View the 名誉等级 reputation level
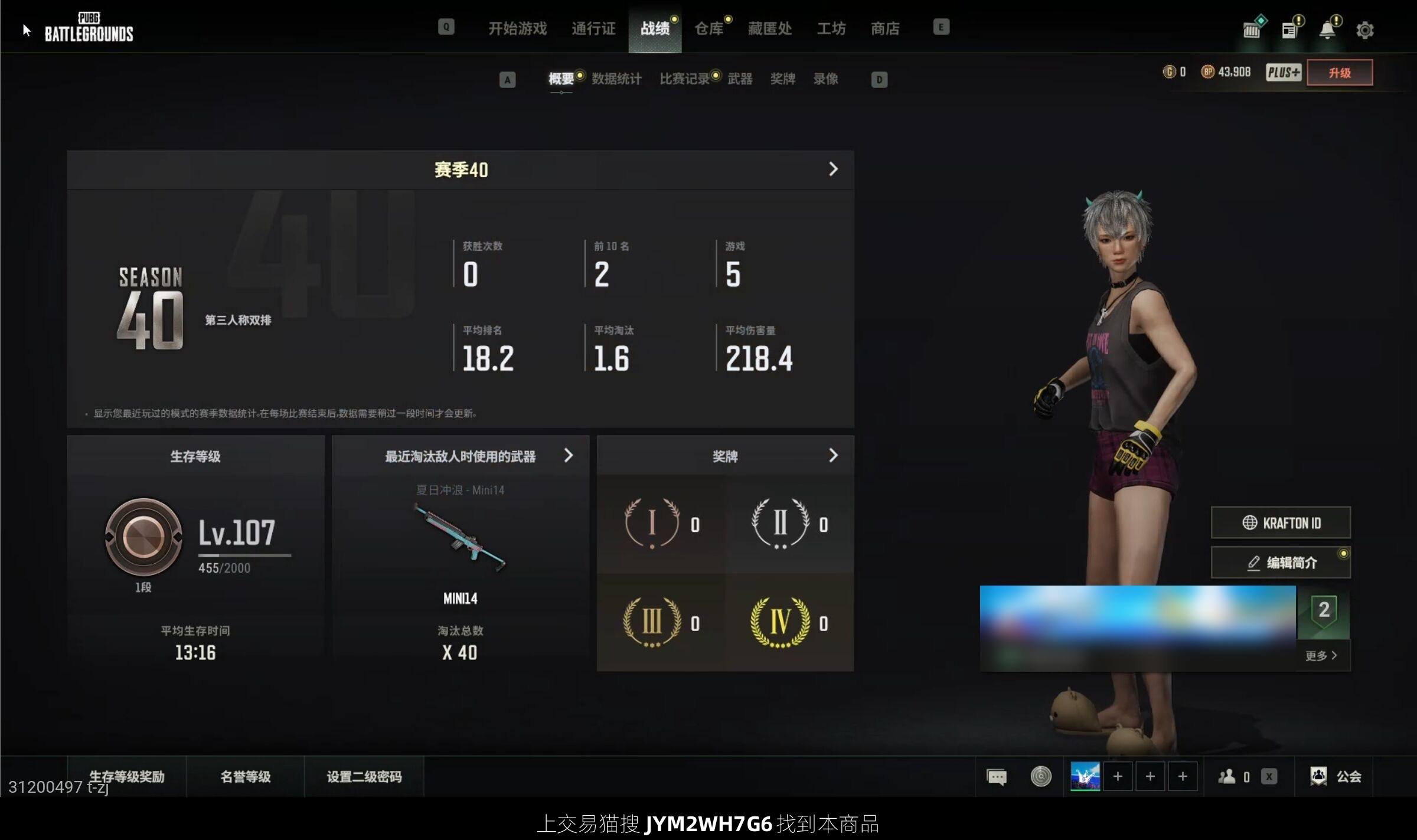The height and width of the screenshot is (840, 1417). [x=245, y=776]
